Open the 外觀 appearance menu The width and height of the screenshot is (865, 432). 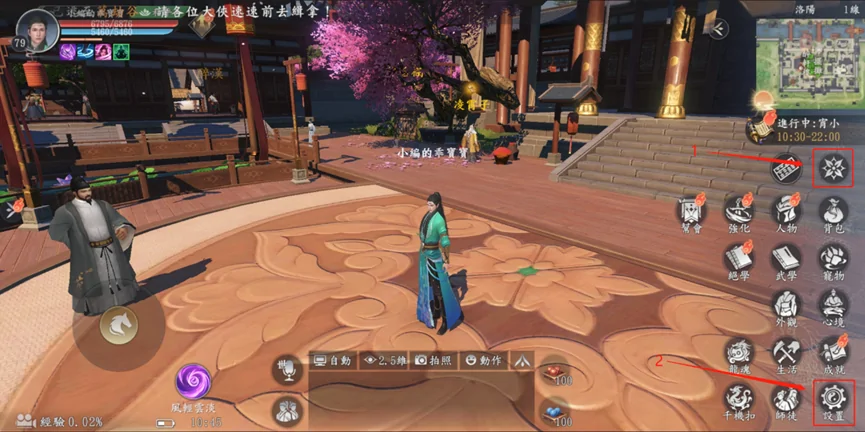point(787,305)
